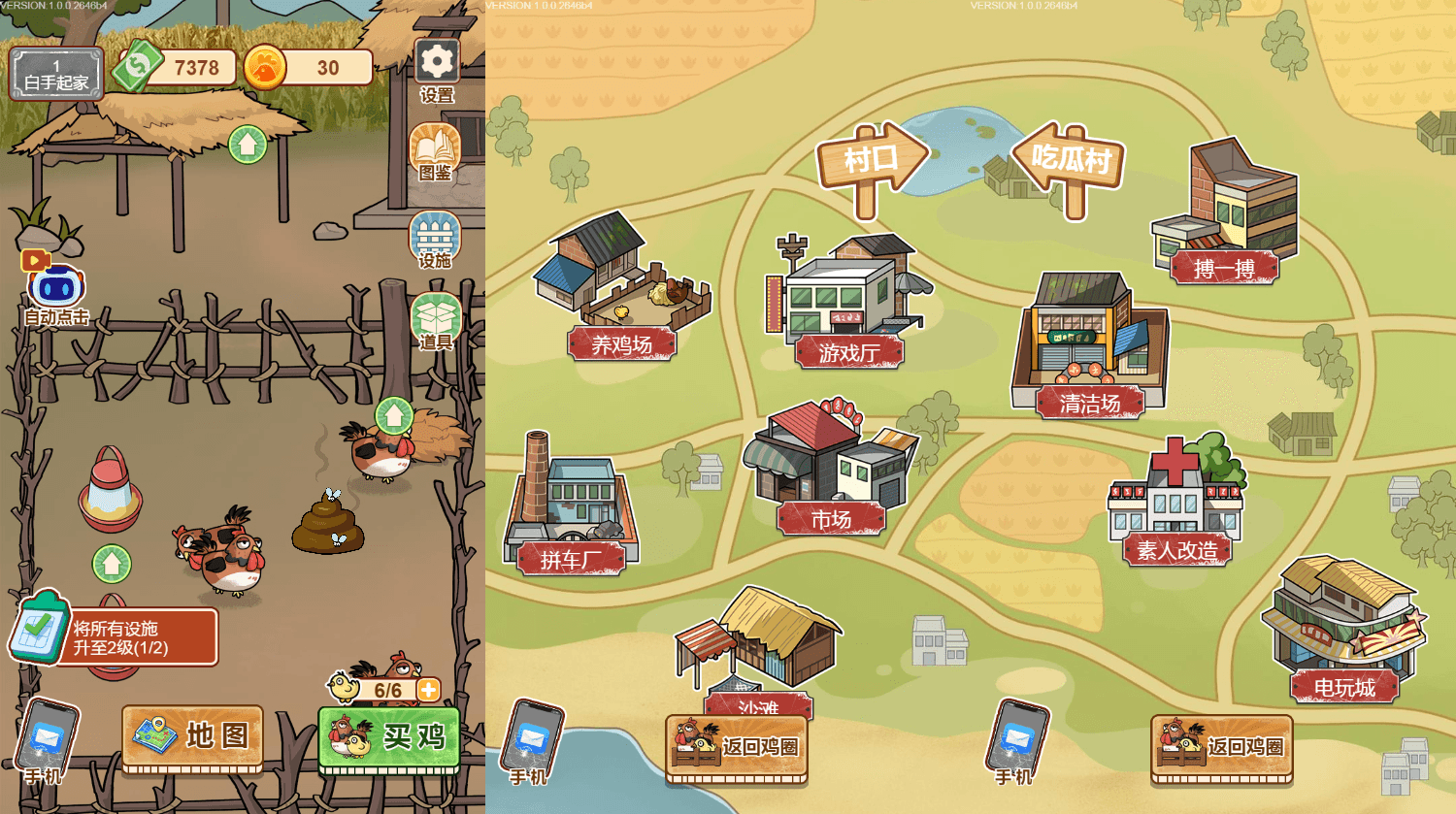The width and height of the screenshot is (1456, 814).
Task: Open the 道具 items box
Action: (436, 319)
